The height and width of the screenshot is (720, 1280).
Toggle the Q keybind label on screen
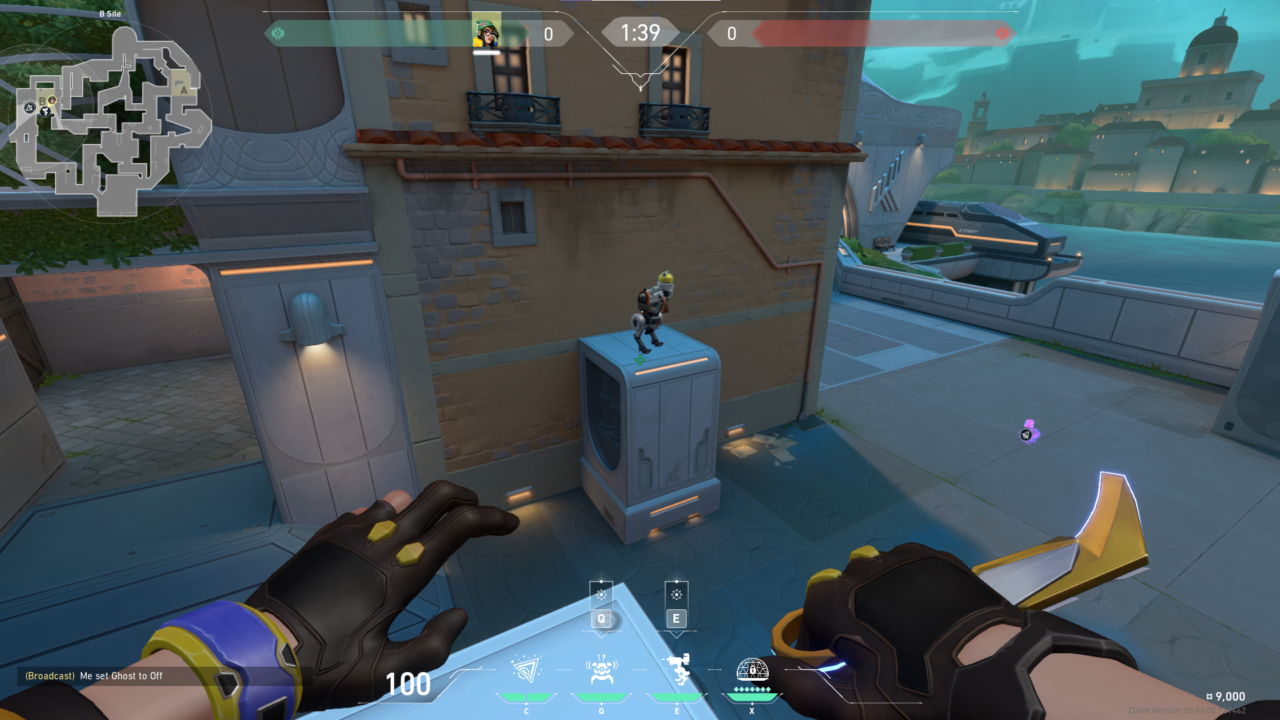(601, 617)
